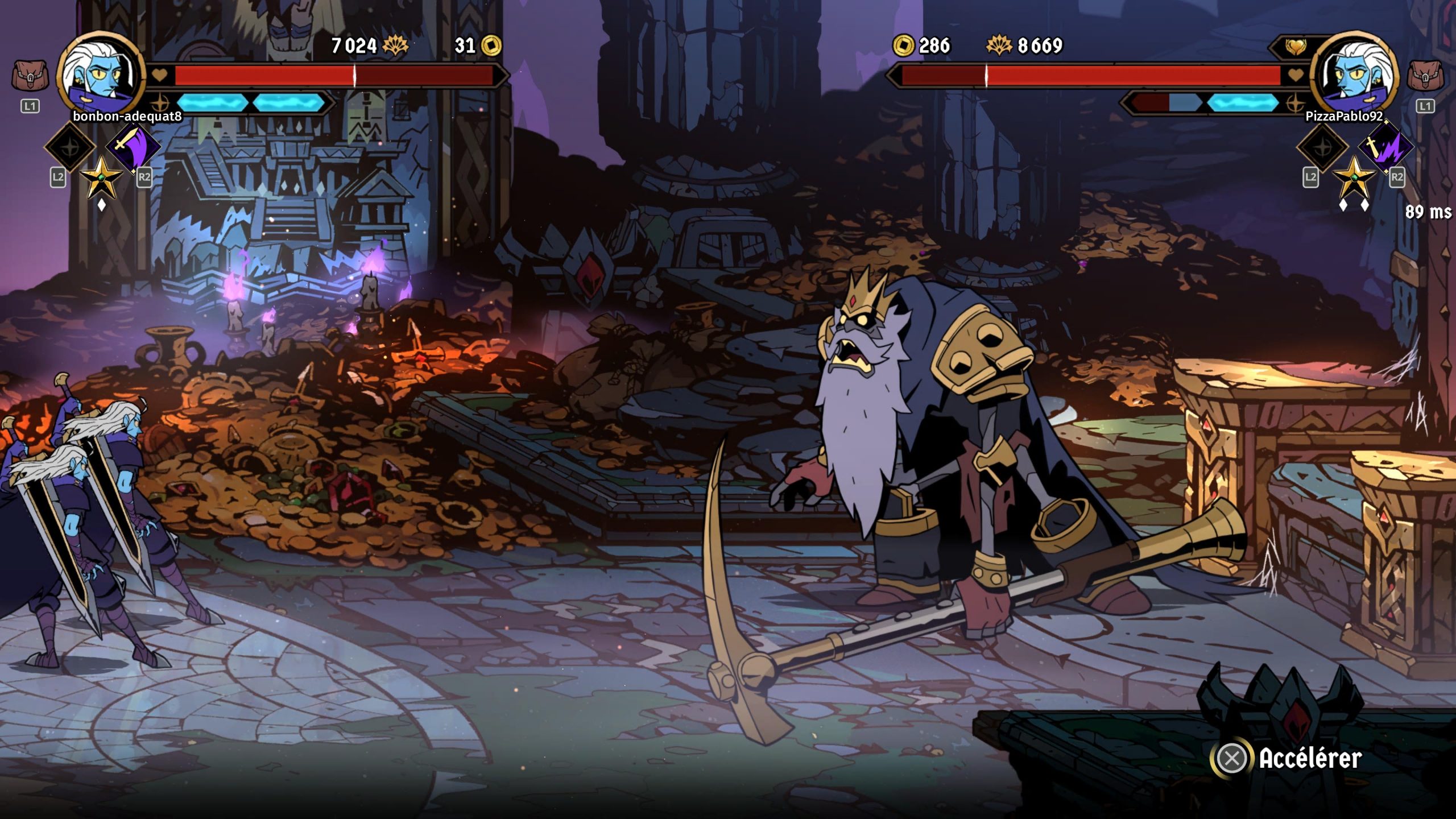1456x819 pixels.
Task: Click bonbon-adequat8's gold star icon
Action: [101, 177]
